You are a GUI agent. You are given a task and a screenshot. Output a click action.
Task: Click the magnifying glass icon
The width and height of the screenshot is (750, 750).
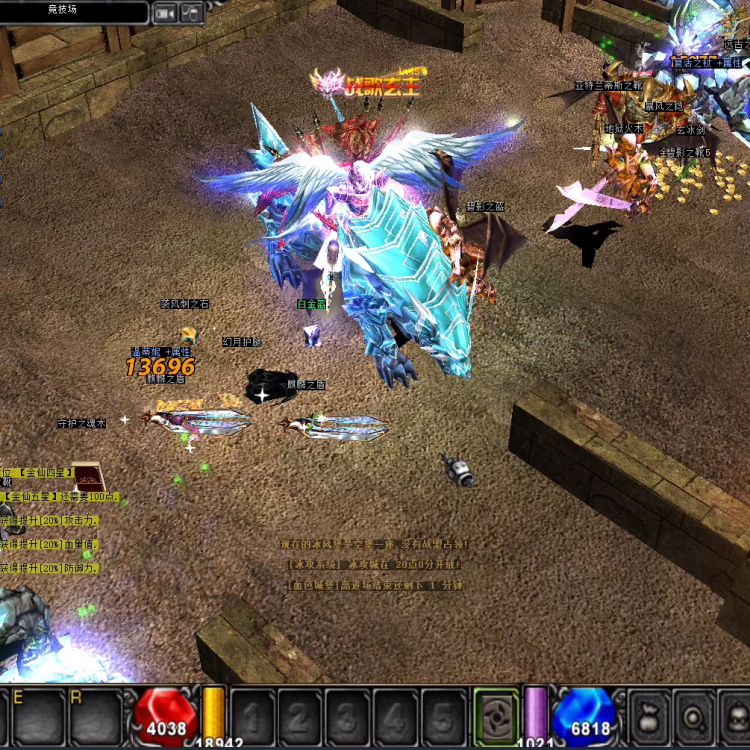coord(692,716)
